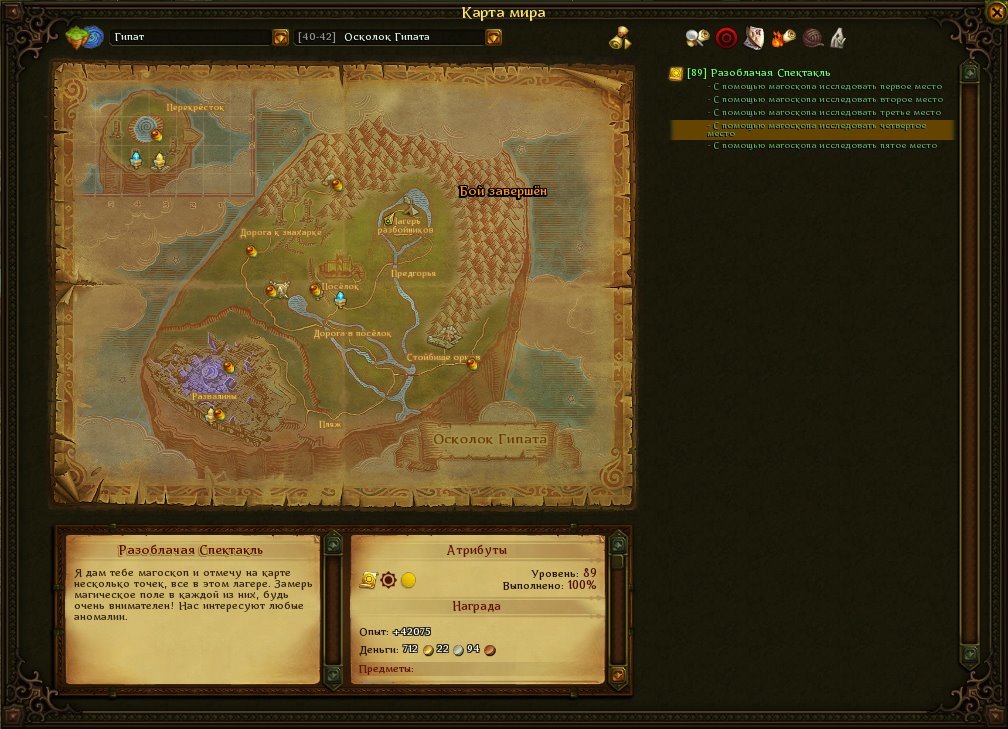Click the Посёлок blue crystal marker

click(x=340, y=299)
